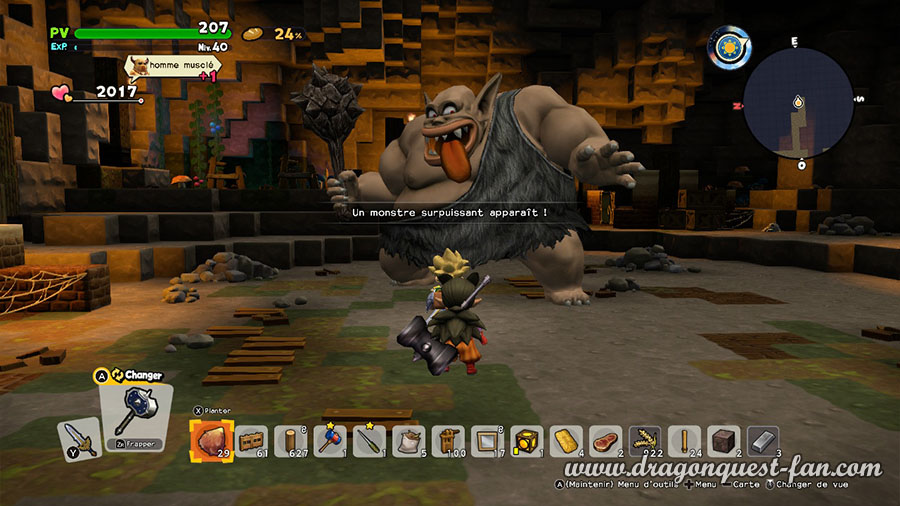Select the highlighted orange seed hotbar slot
Image resolution: width=900 pixels, height=506 pixels.
[x=211, y=440]
